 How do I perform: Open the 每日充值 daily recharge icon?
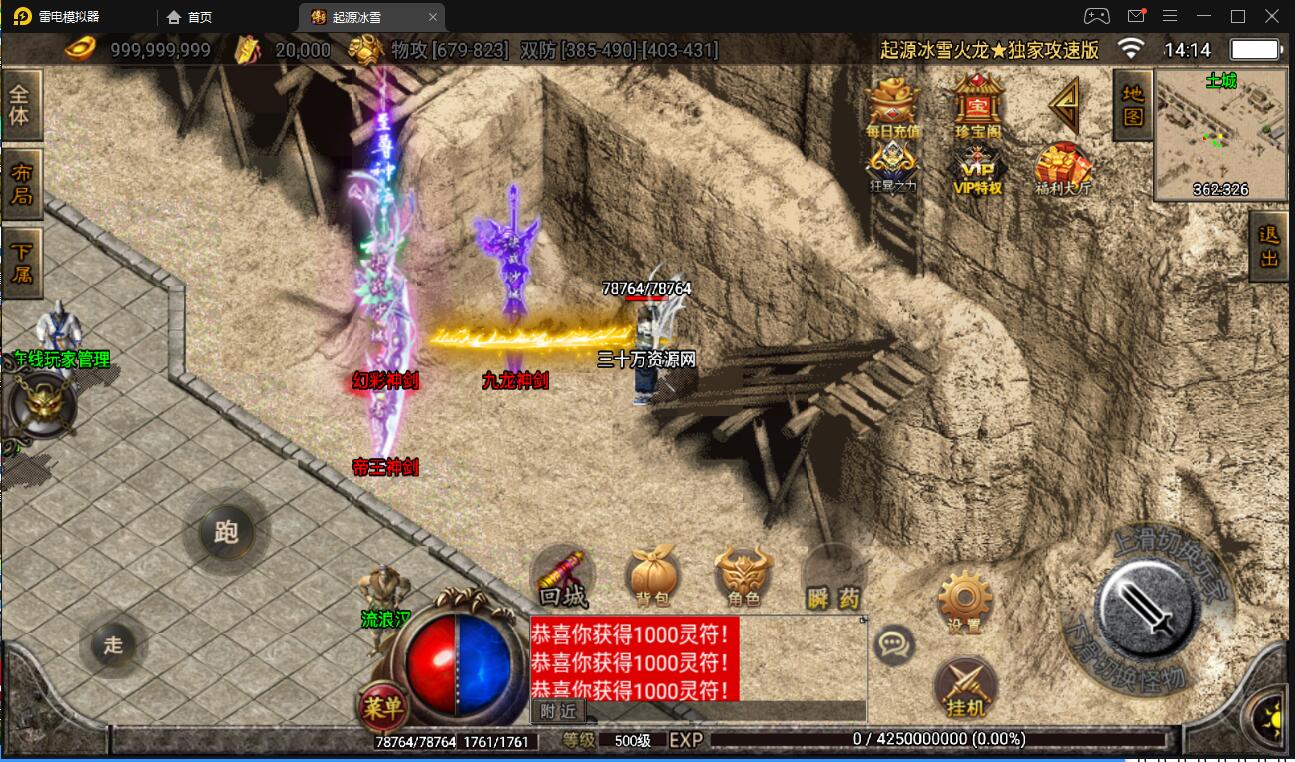click(x=893, y=106)
